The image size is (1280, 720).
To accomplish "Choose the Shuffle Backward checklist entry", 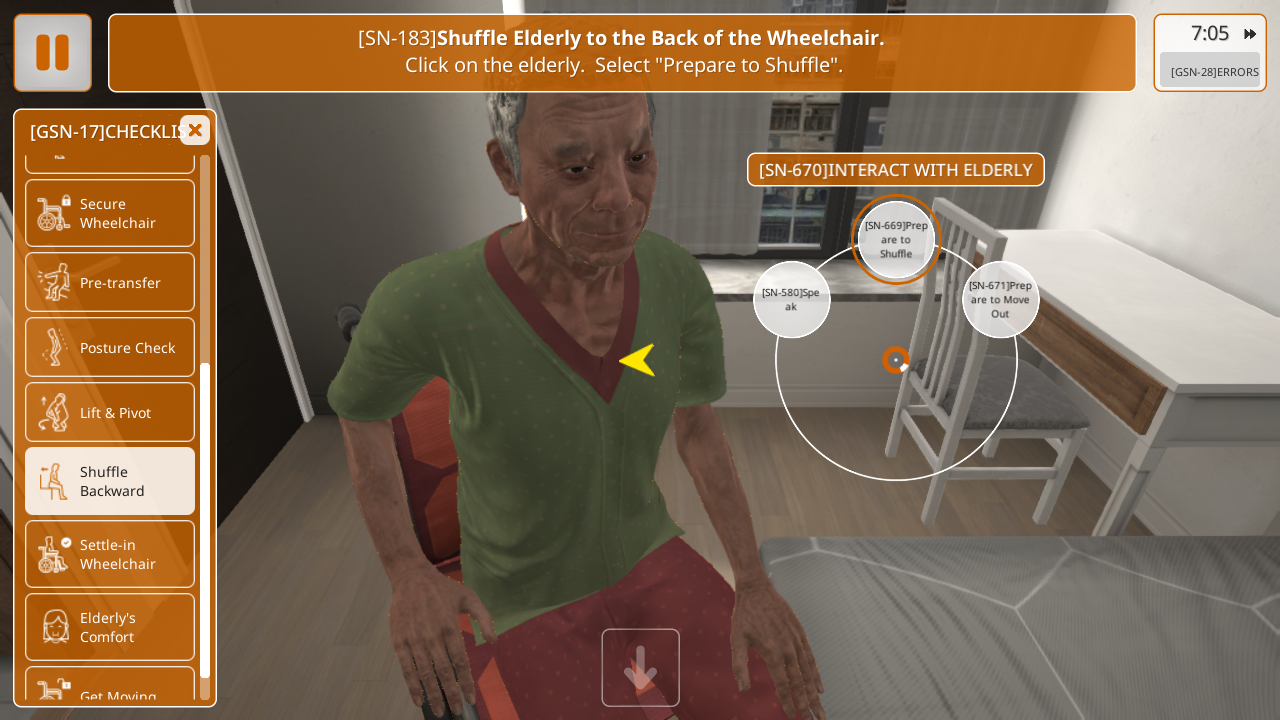I will (x=110, y=481).
